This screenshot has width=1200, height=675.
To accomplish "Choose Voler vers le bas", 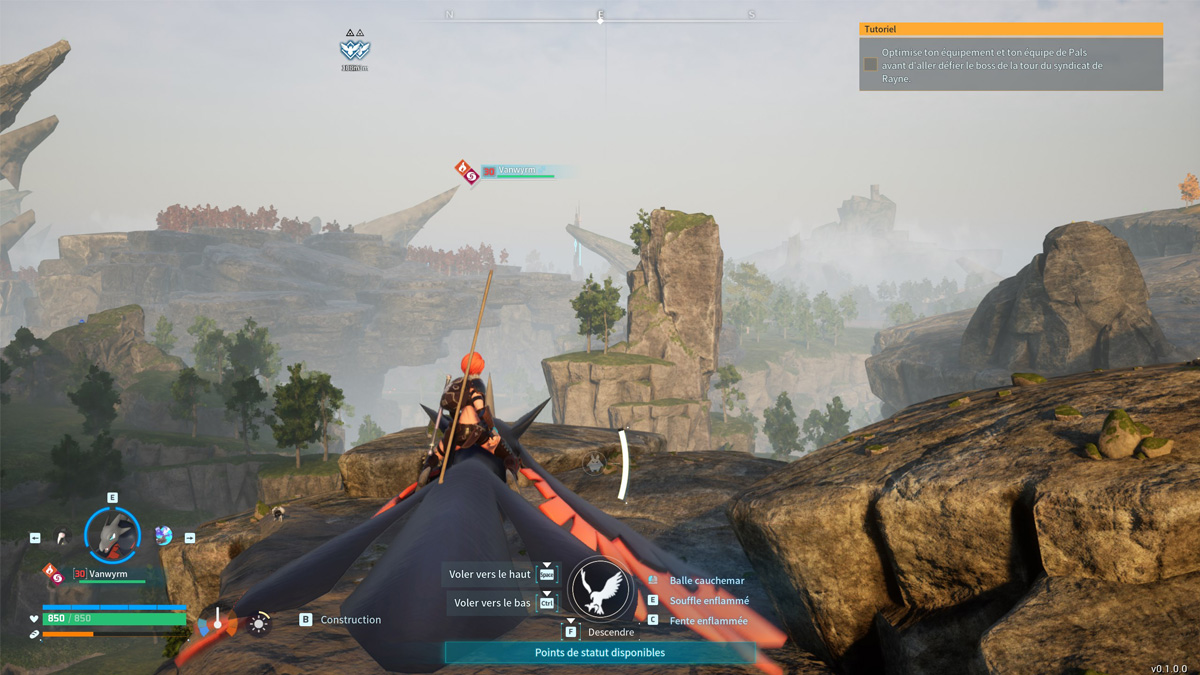I will pyautogui.click(x=492, y=603).
